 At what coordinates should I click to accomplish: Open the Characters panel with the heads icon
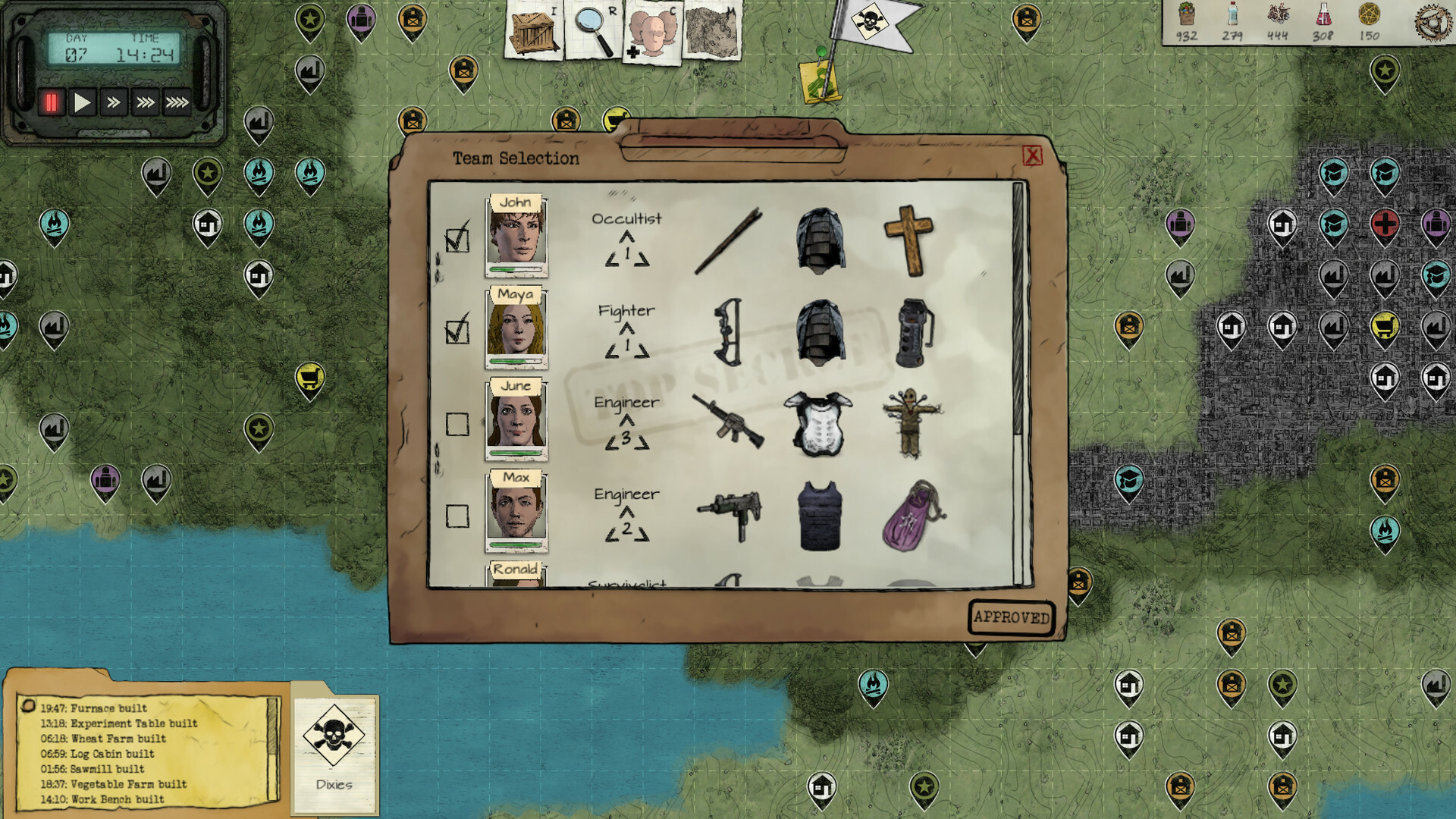coord(652,32)
